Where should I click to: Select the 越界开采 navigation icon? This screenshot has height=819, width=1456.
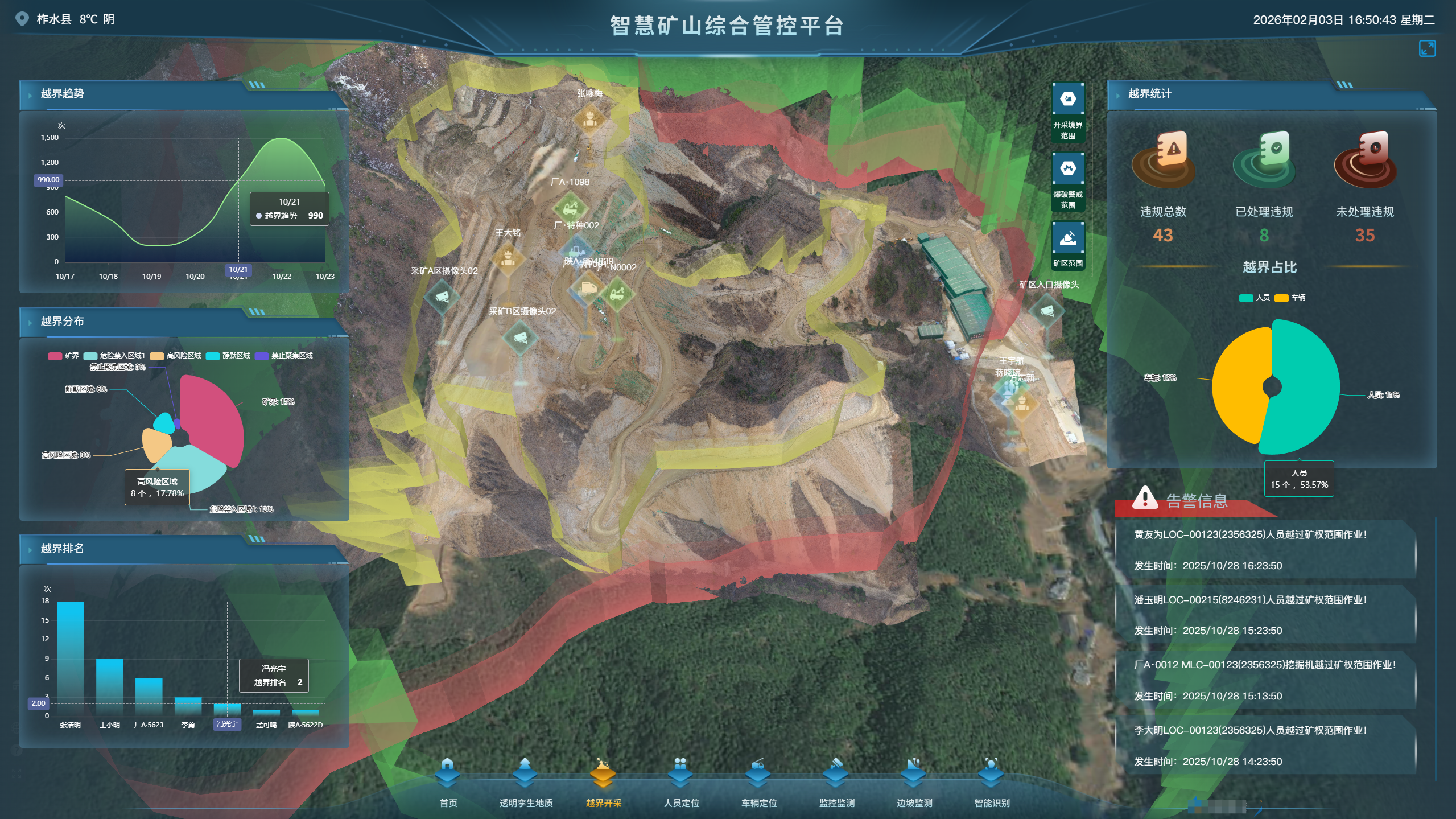click(x=601, y=774)
